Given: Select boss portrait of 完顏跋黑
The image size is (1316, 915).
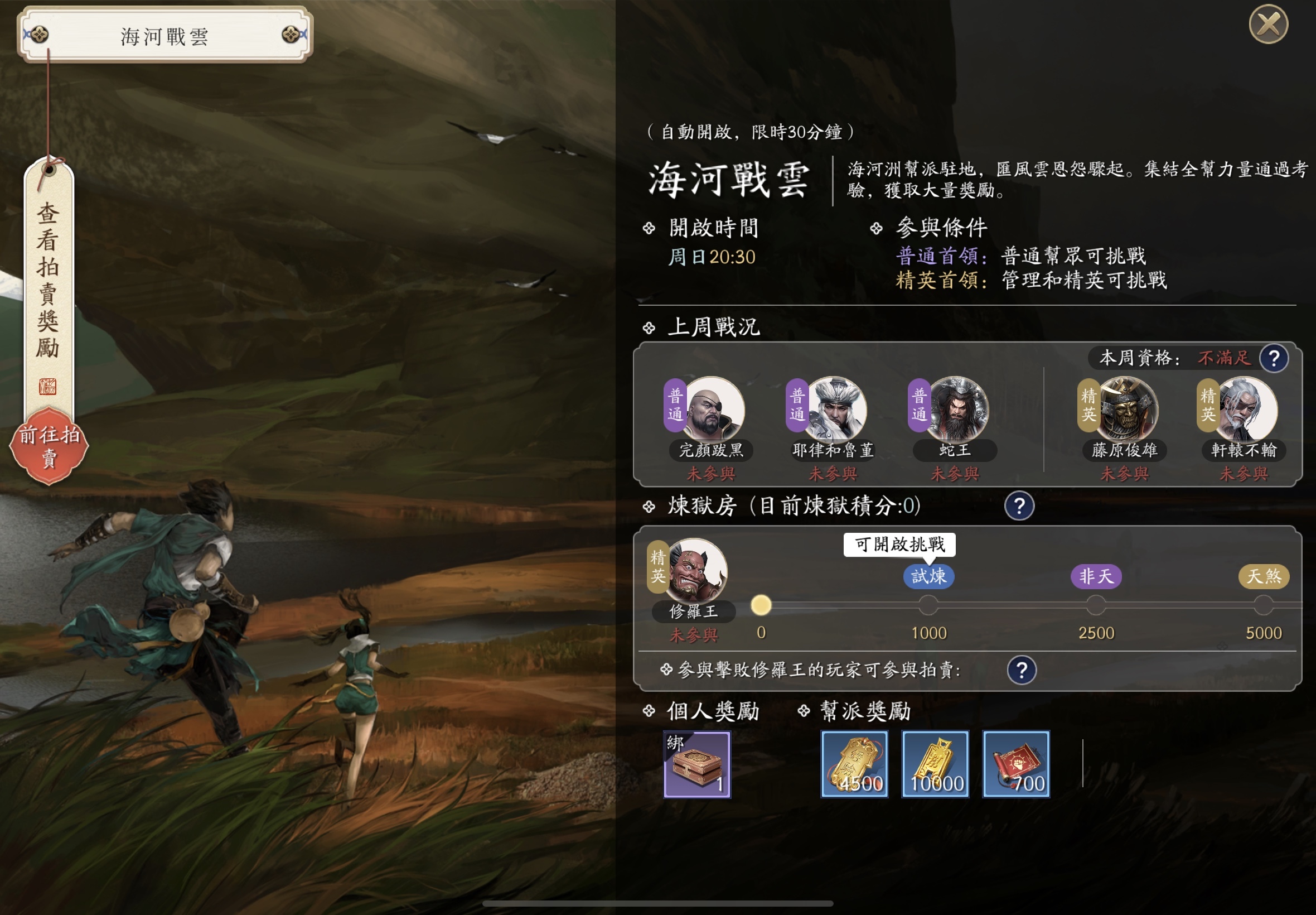Looking at the screenshot, I should point(710,410).
